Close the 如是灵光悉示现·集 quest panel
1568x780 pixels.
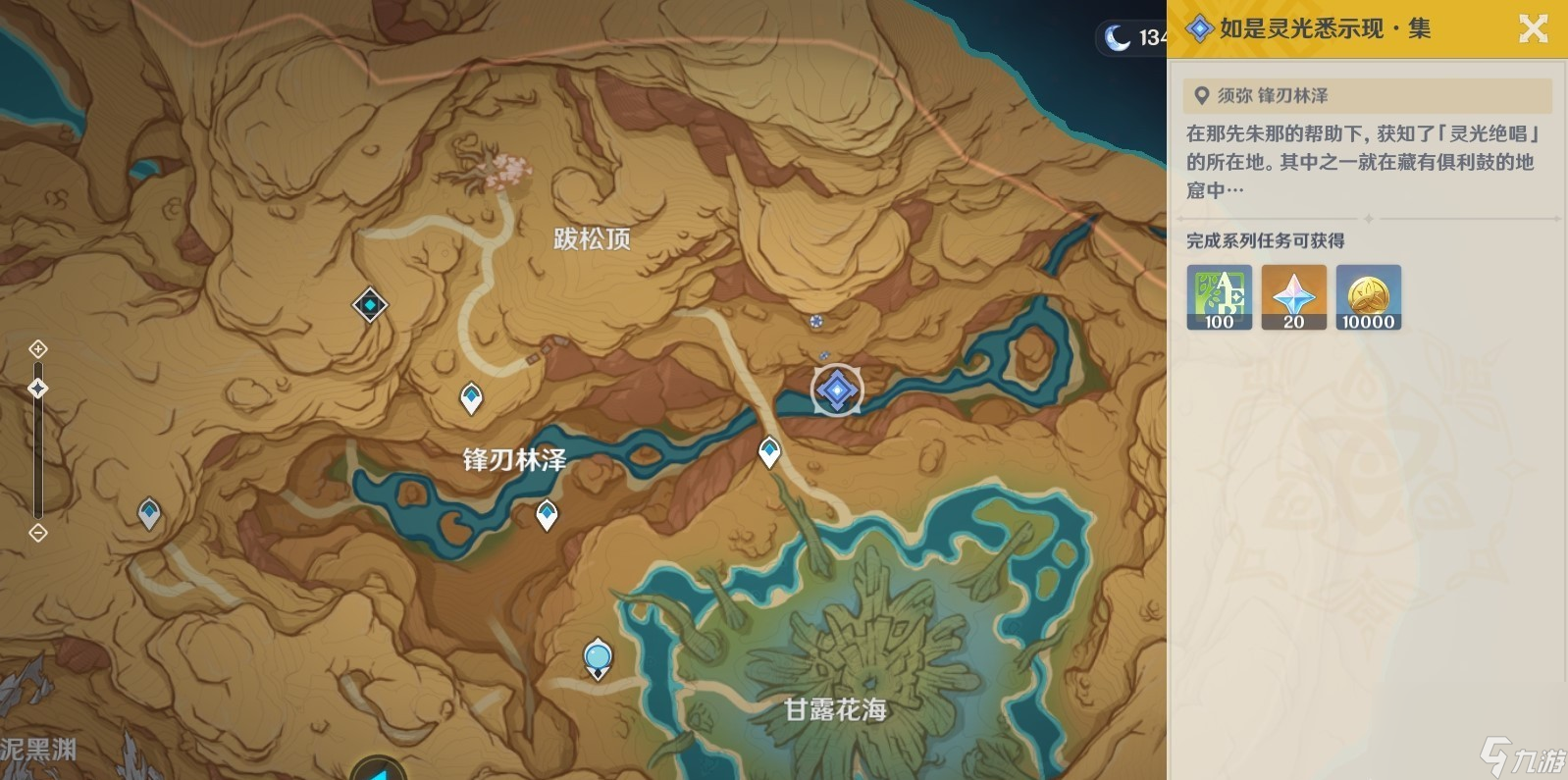pyautogui.click(x=1534, y=28)
